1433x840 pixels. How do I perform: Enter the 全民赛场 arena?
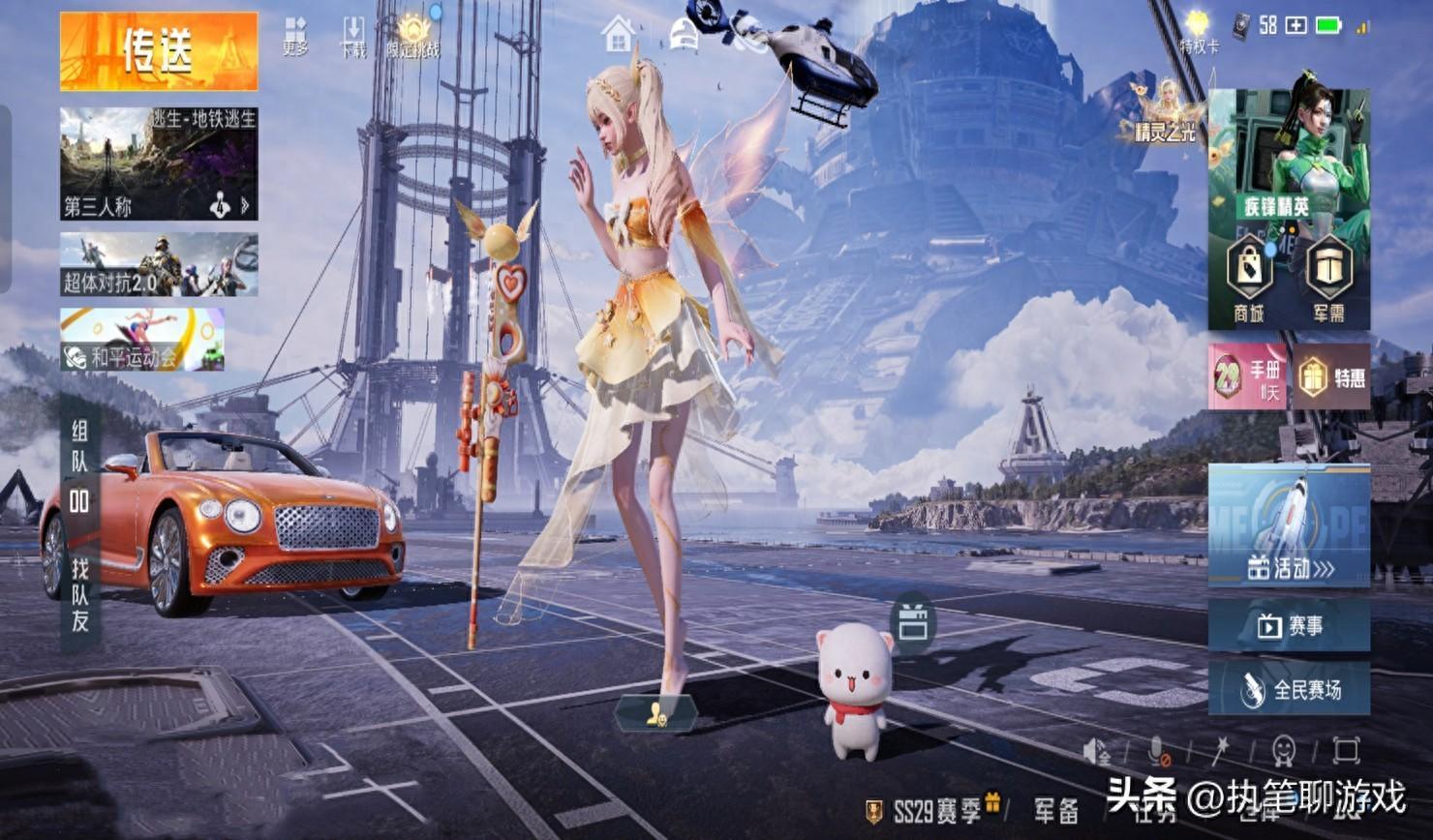tap(1289, 689)
